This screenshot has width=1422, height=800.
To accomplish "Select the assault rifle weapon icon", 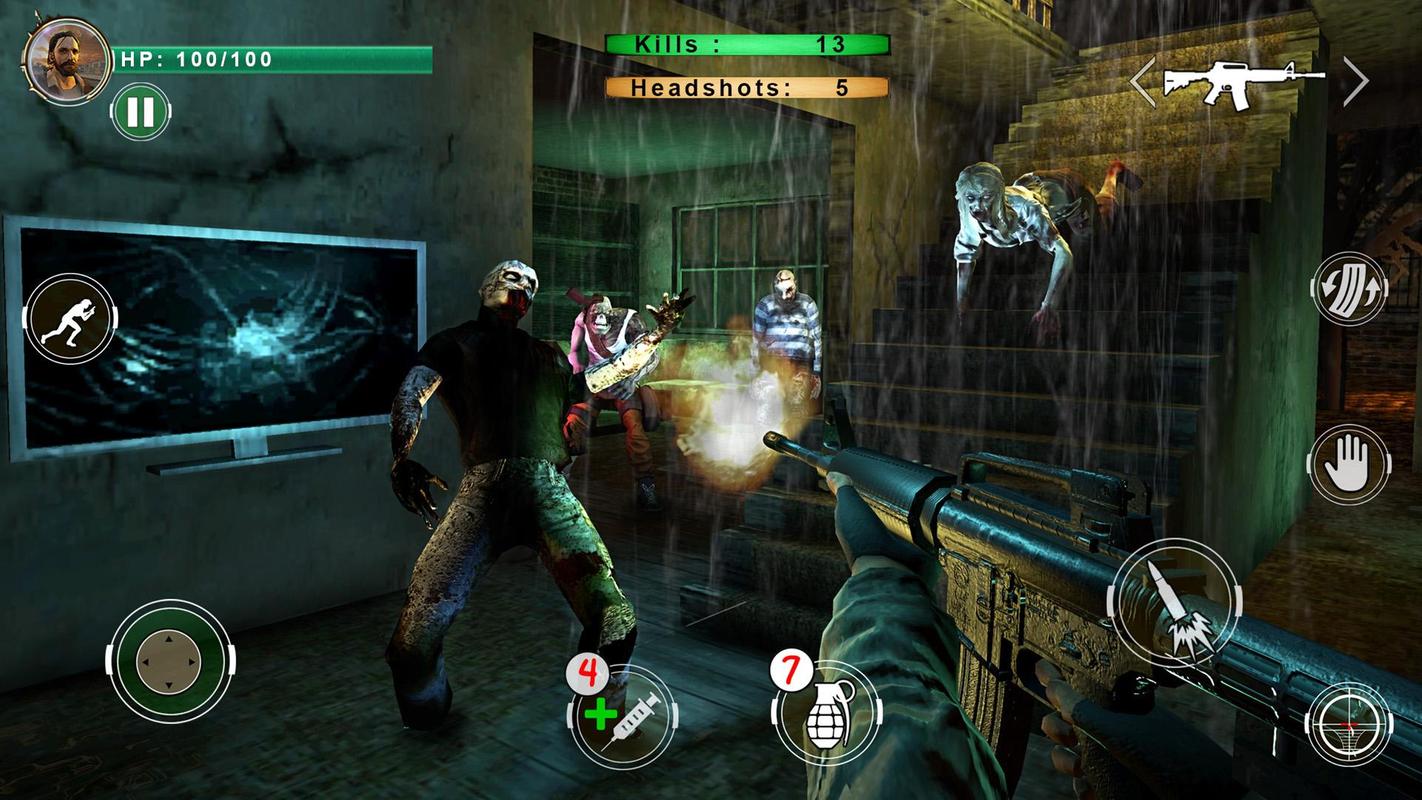I will 1242,82.
